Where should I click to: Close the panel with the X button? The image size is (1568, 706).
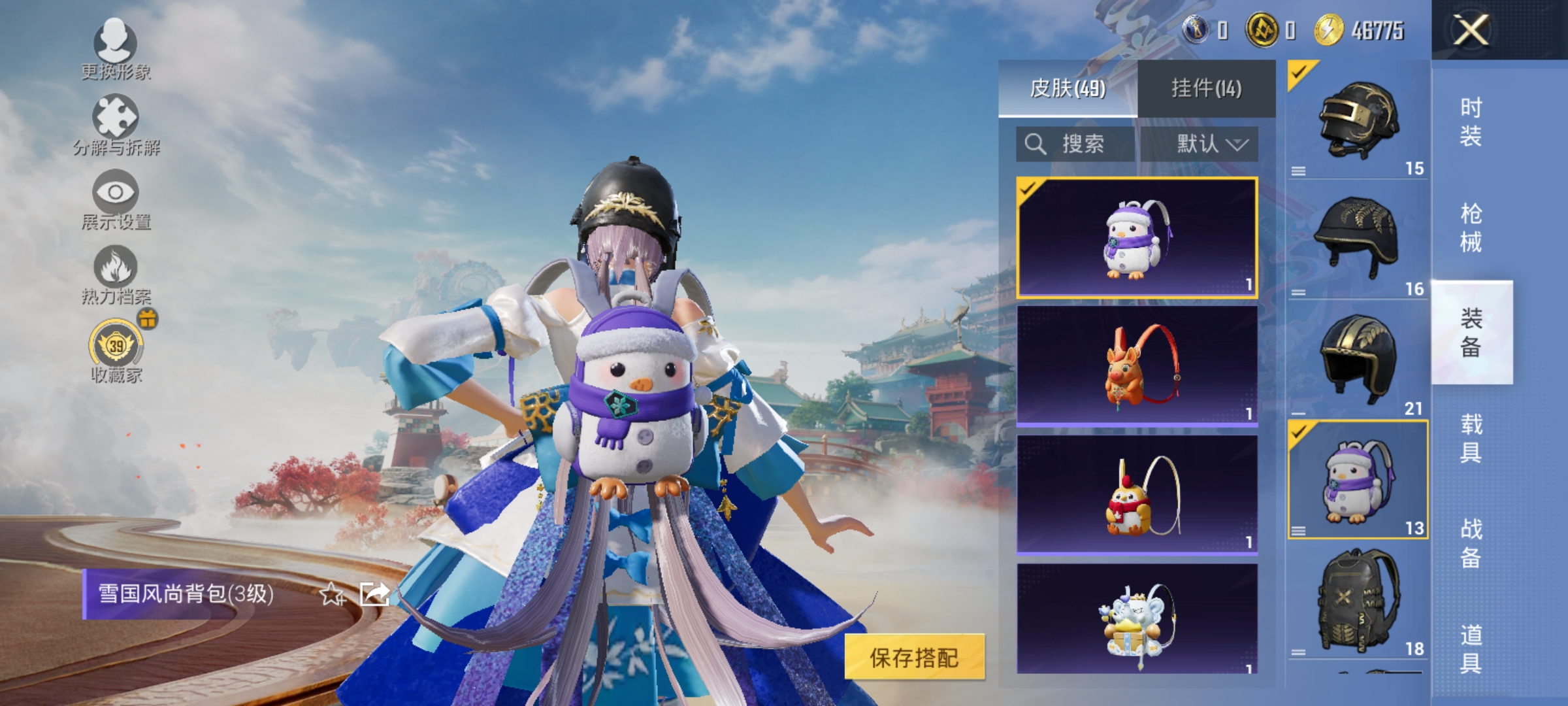click(1470, 29)
